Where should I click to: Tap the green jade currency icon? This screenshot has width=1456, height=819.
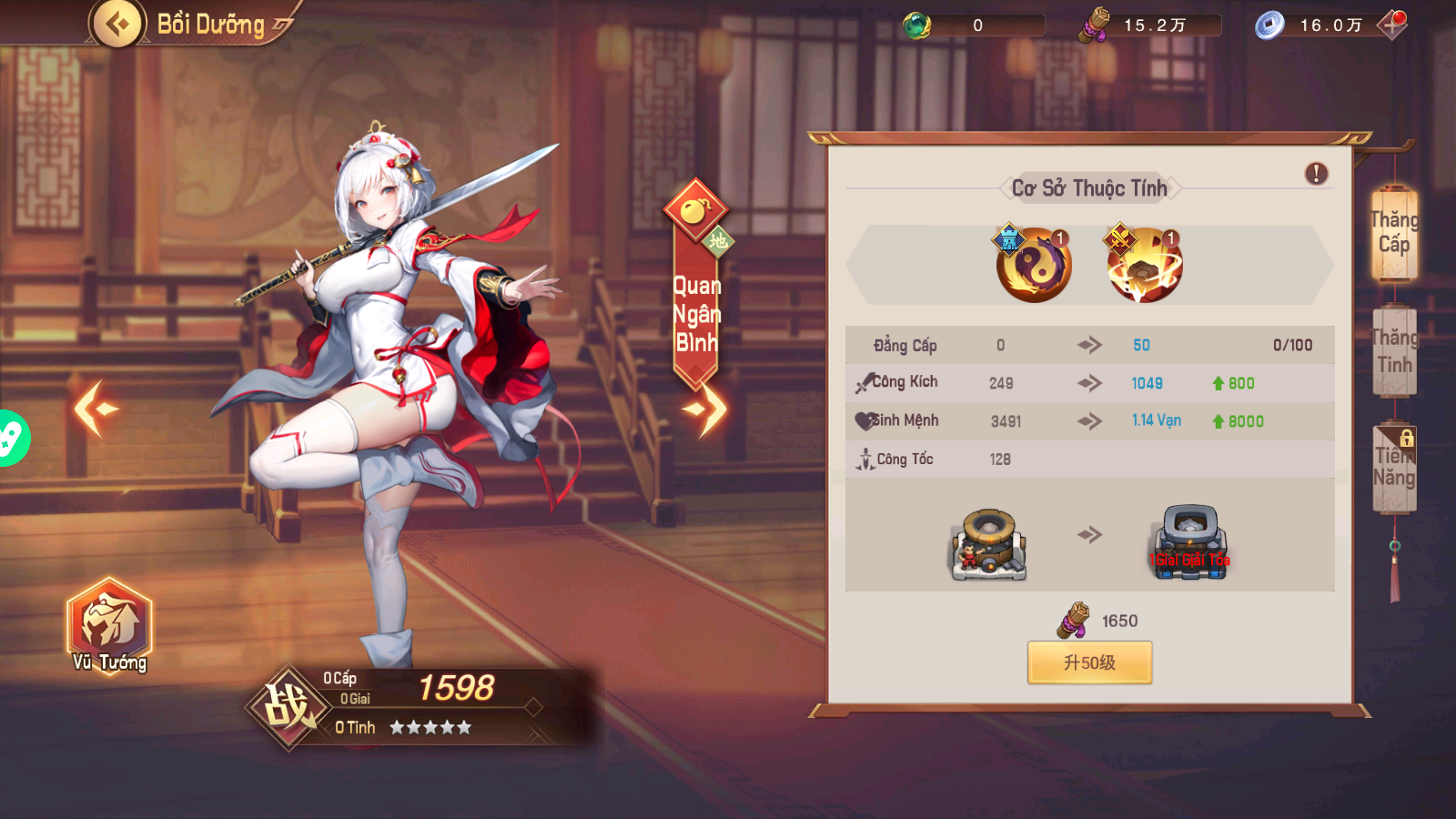916,25
